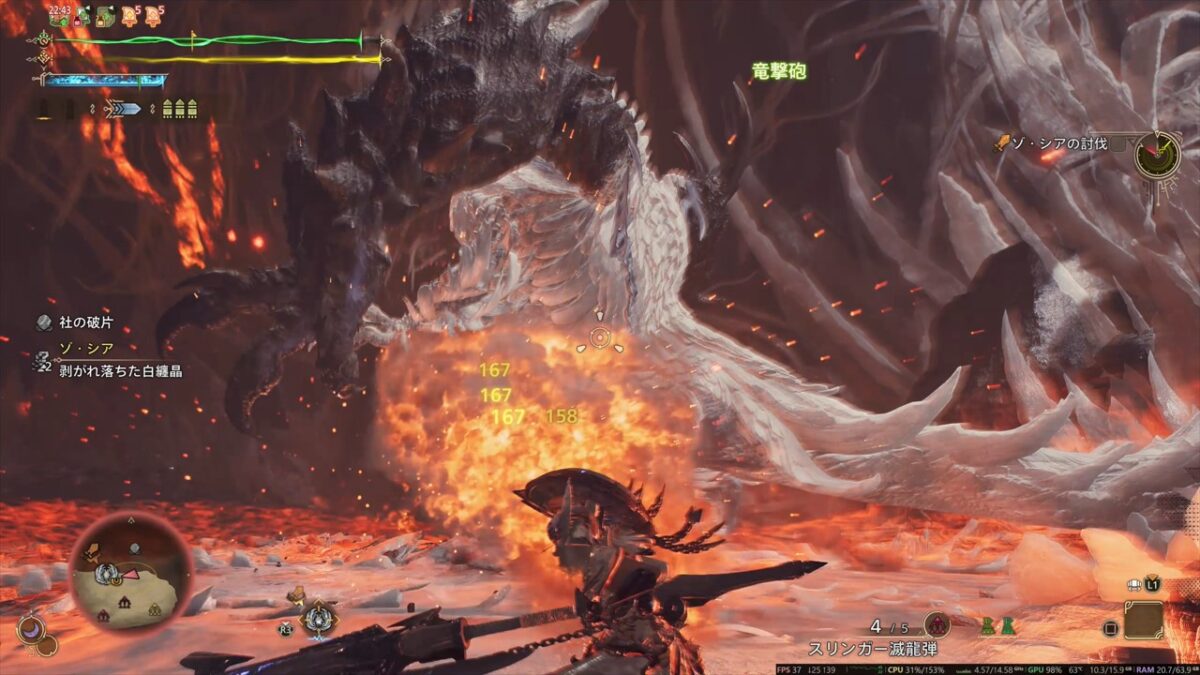Click the buff icon showing 22:43
Screen dimensions: 1200x675
pyautogui.click(x=59, y=15)
